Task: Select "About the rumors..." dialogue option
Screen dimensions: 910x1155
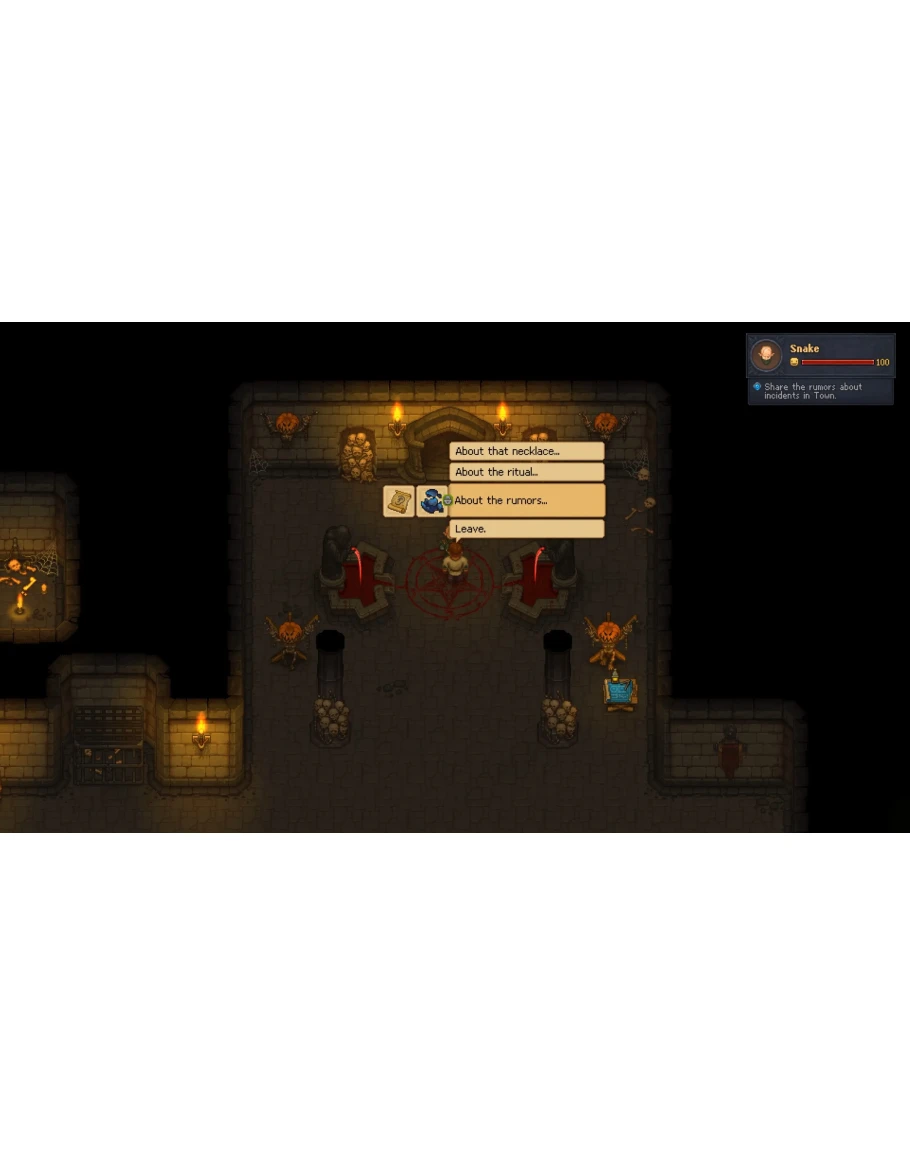Action: (x=526, y=500)
